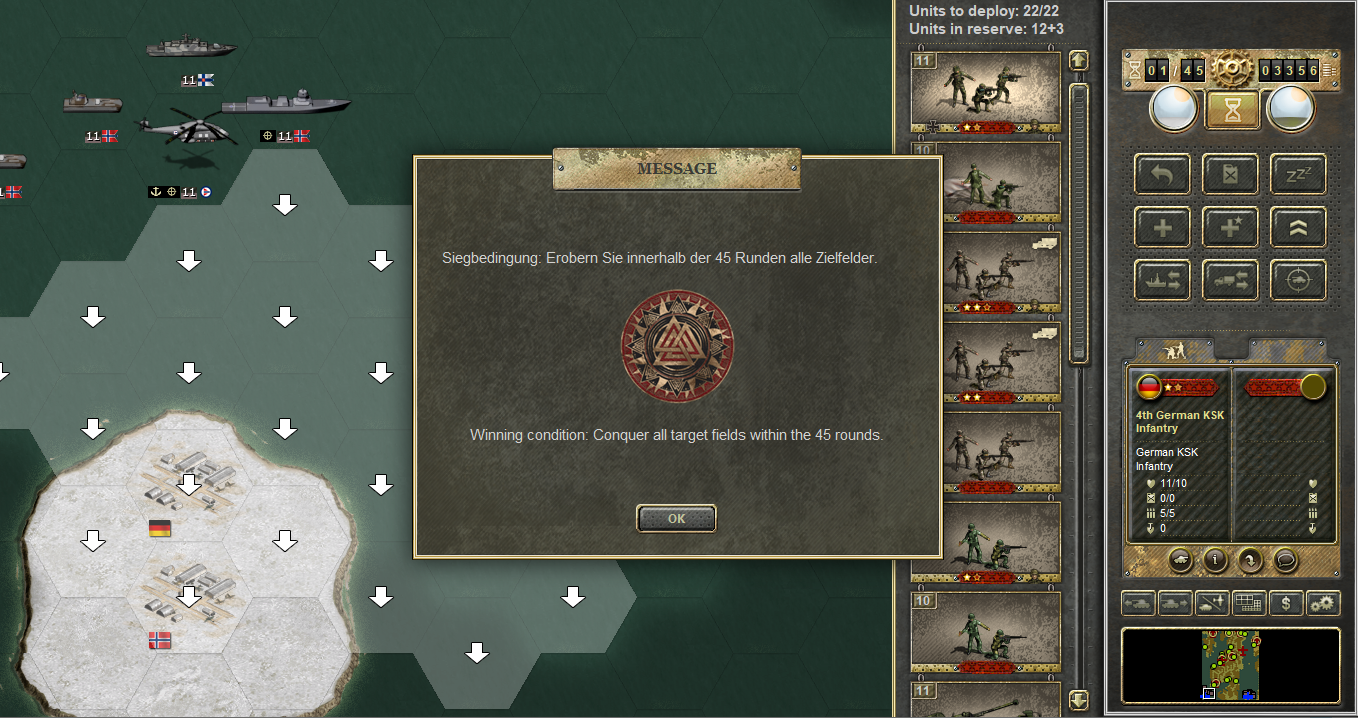Screen dimensions: 1358x718
Task: Select the top infantry unit card
Action: point(985,92)
